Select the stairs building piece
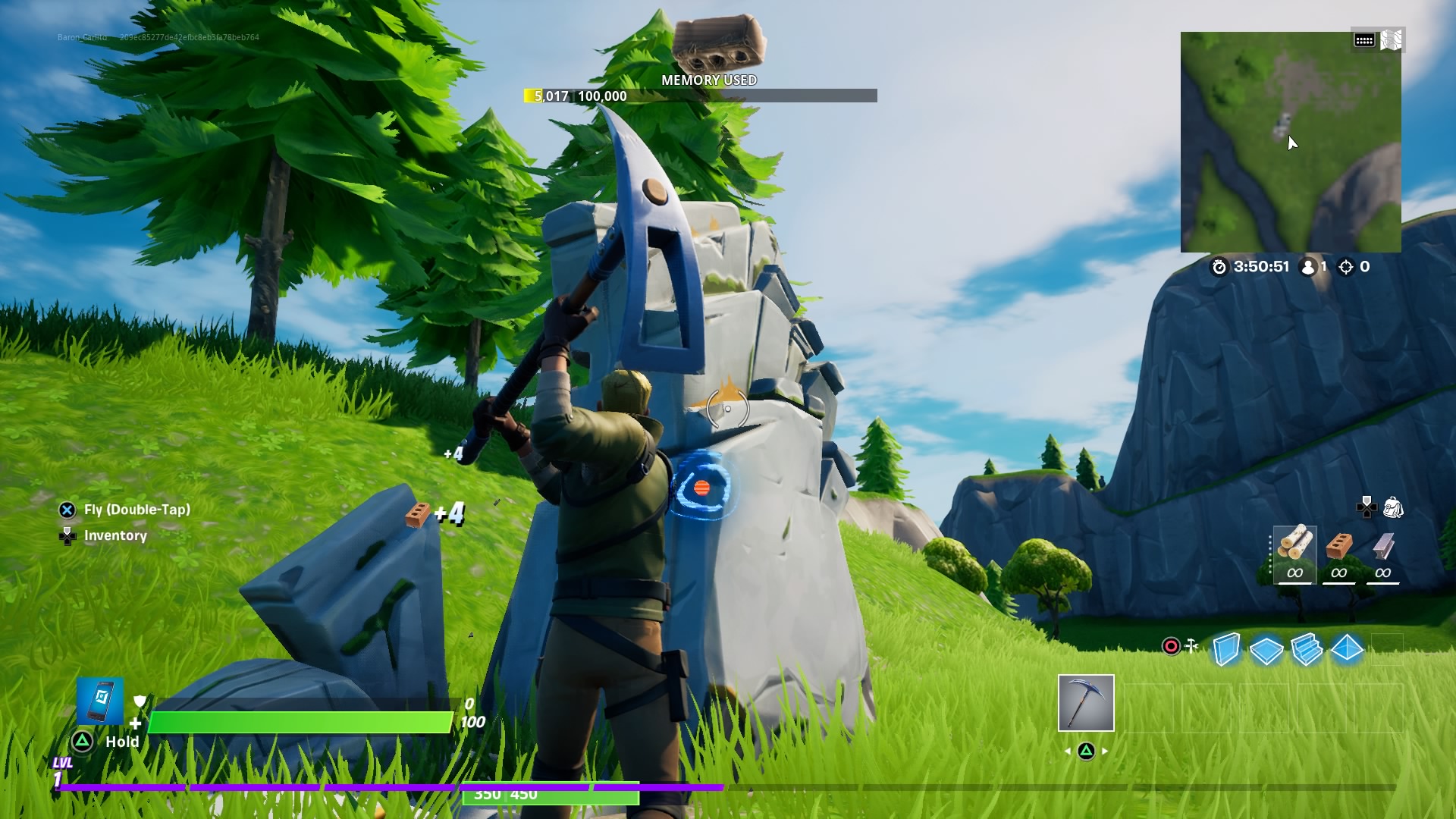 click(1307, 649)
